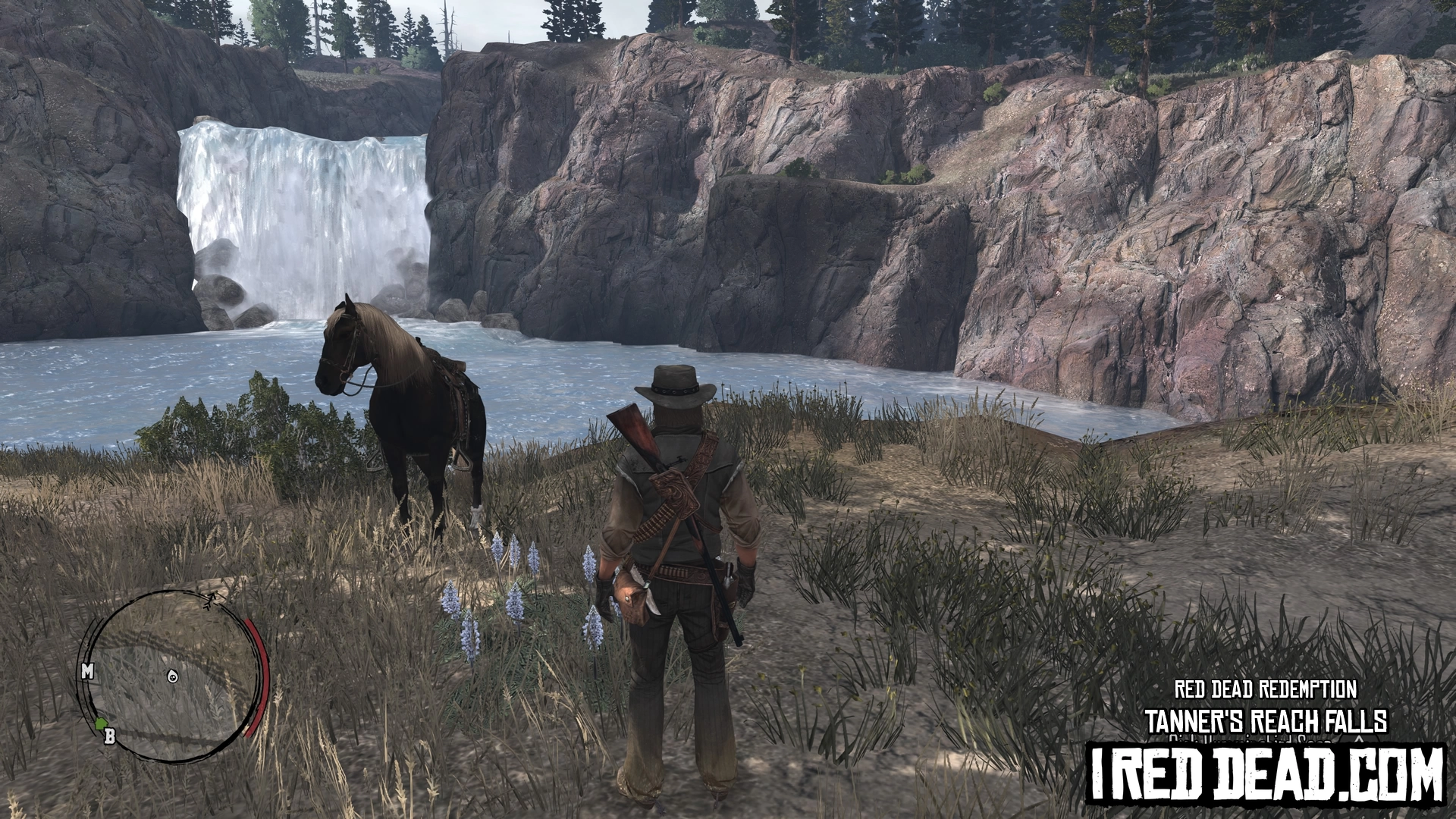
Task: Click the M marker on the minimap edge
Action: point(87,671)
